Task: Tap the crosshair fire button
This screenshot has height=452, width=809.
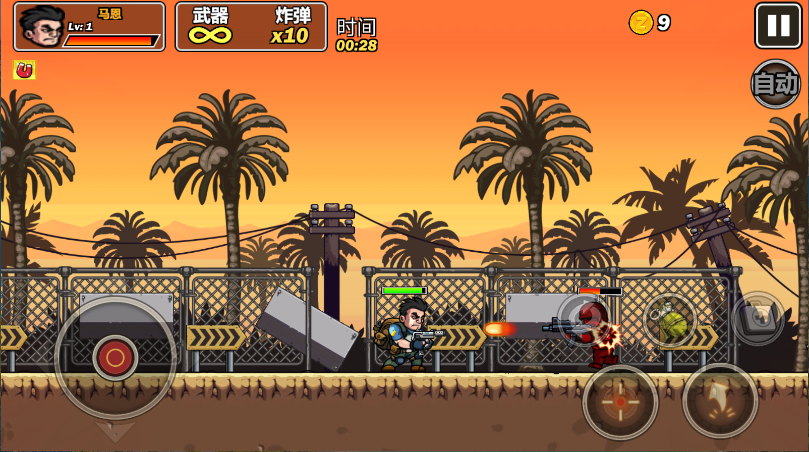Action: pos(620,402)
